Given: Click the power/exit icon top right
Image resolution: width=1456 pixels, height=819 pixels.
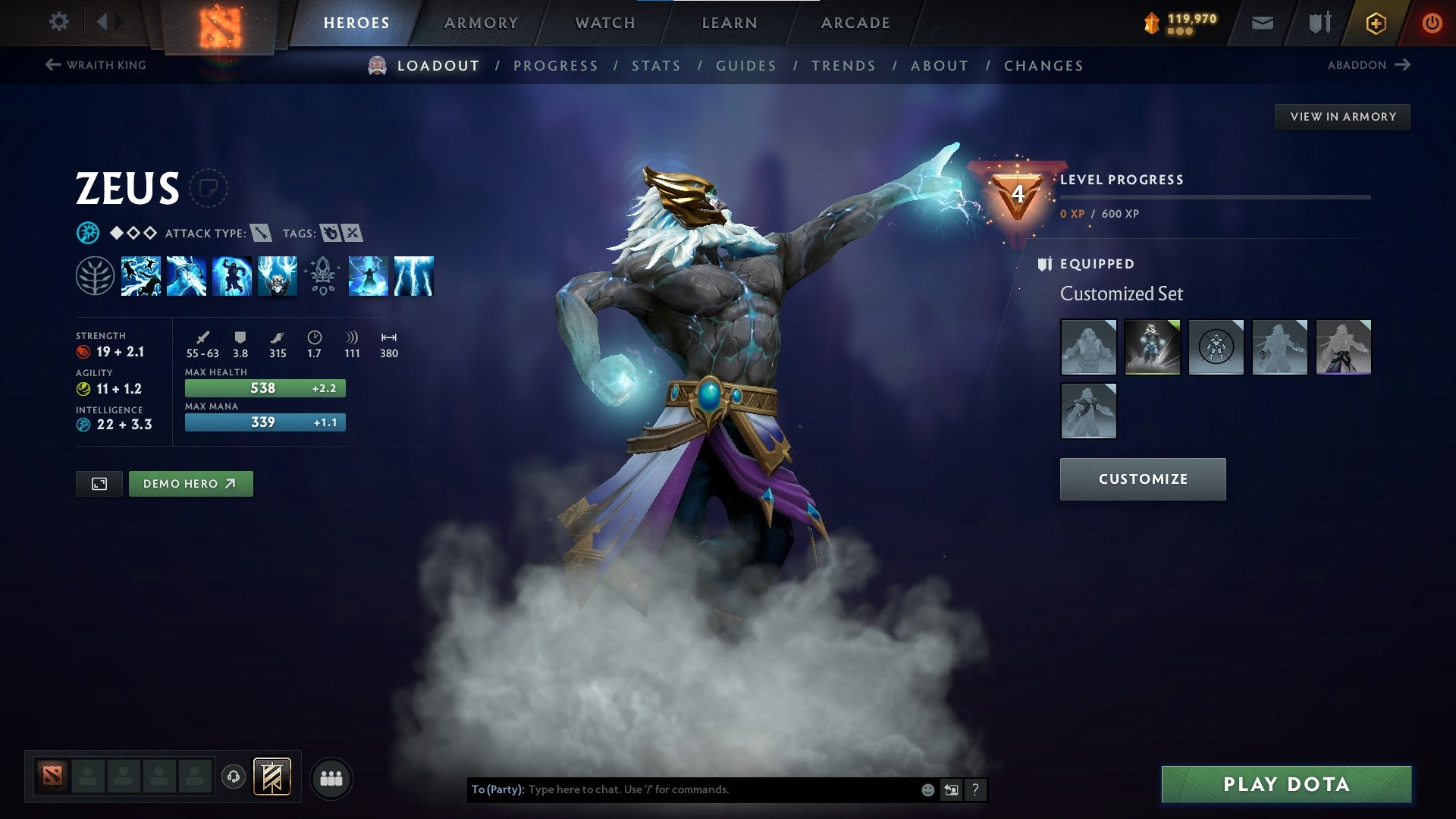Looking at the screenshot, I should 1433,22.
